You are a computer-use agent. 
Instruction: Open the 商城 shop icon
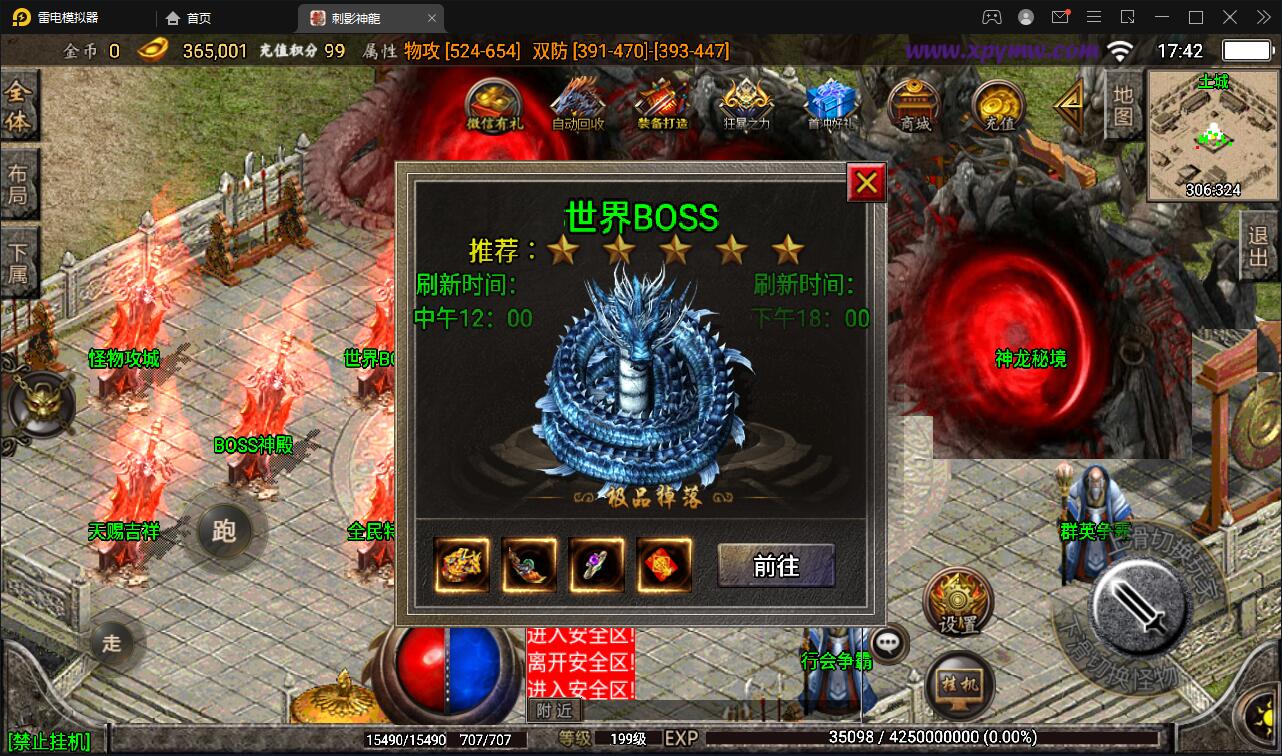(x=913, y=105)
